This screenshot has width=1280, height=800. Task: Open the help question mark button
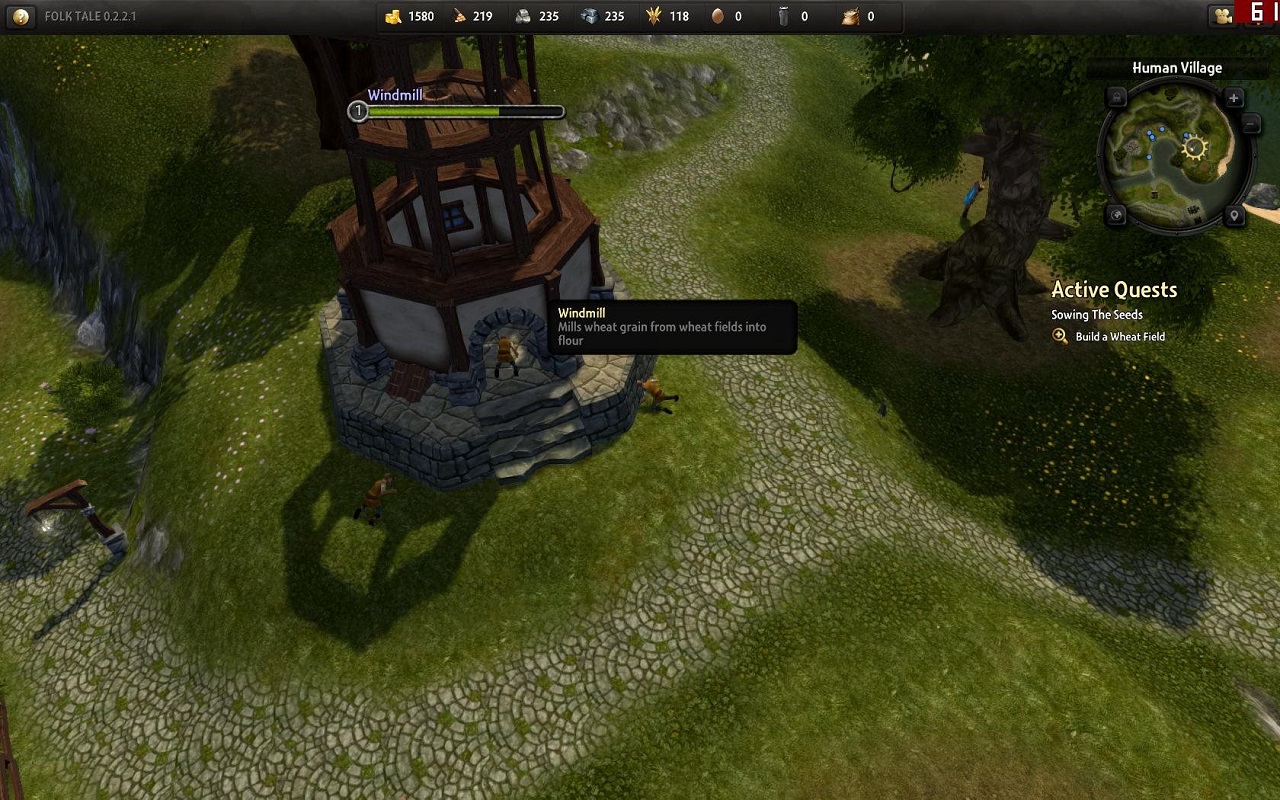coord(21,16)
